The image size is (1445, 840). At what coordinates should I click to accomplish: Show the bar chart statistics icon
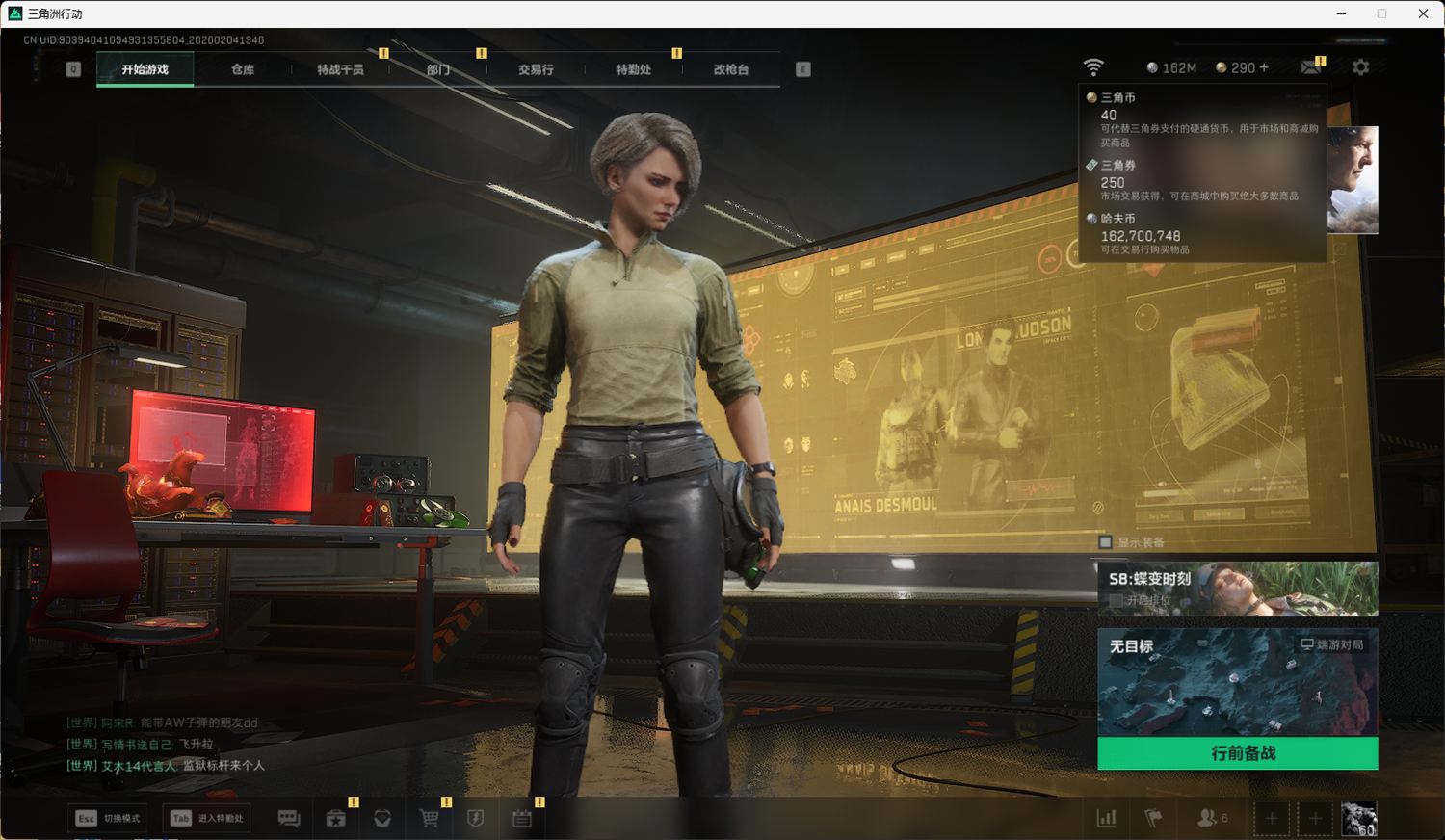coord(1107,818)
